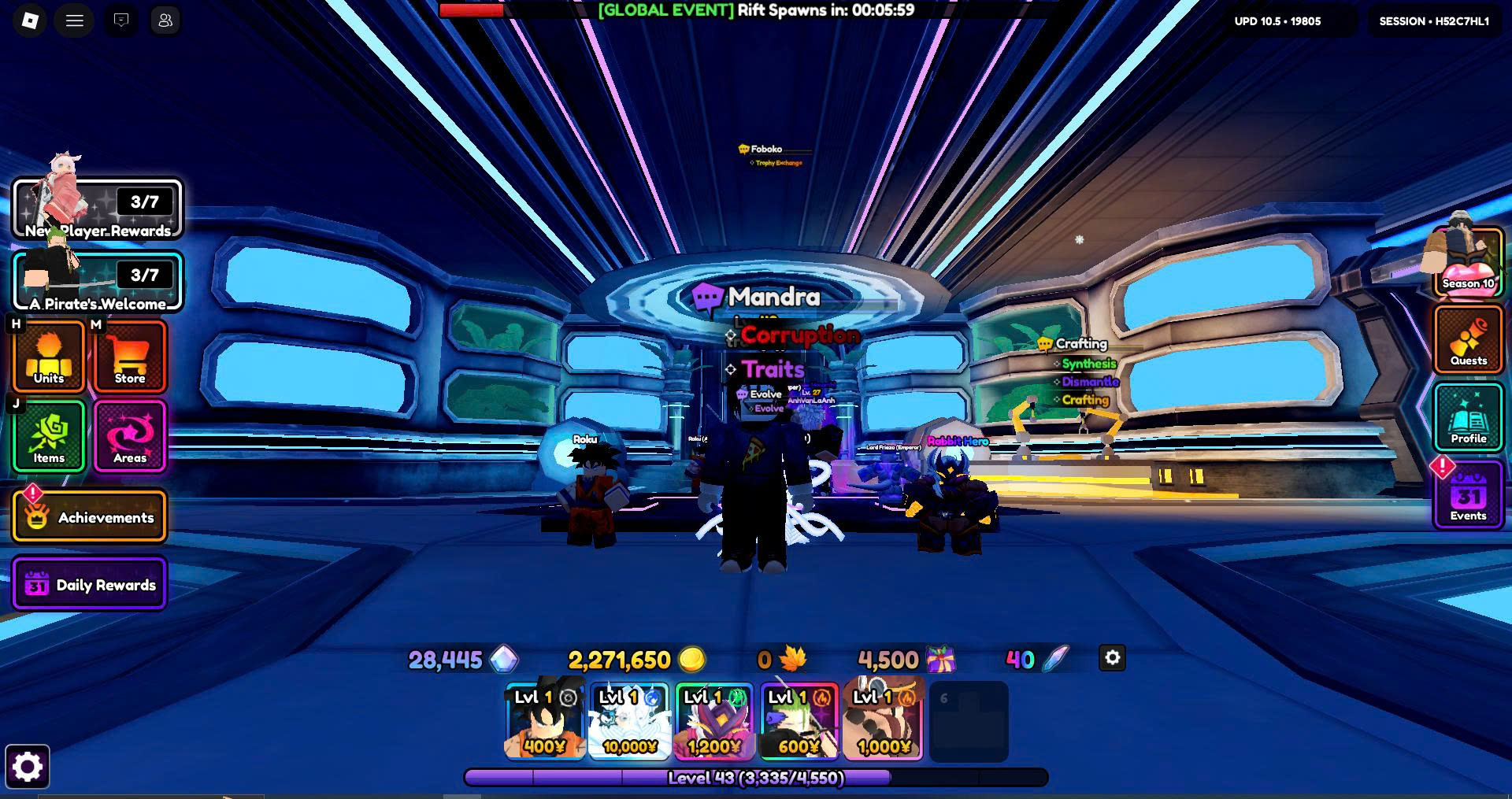View A Pirate's Welcome rewards
This screenshot has width=1512, height=799.
click(98, 282)
